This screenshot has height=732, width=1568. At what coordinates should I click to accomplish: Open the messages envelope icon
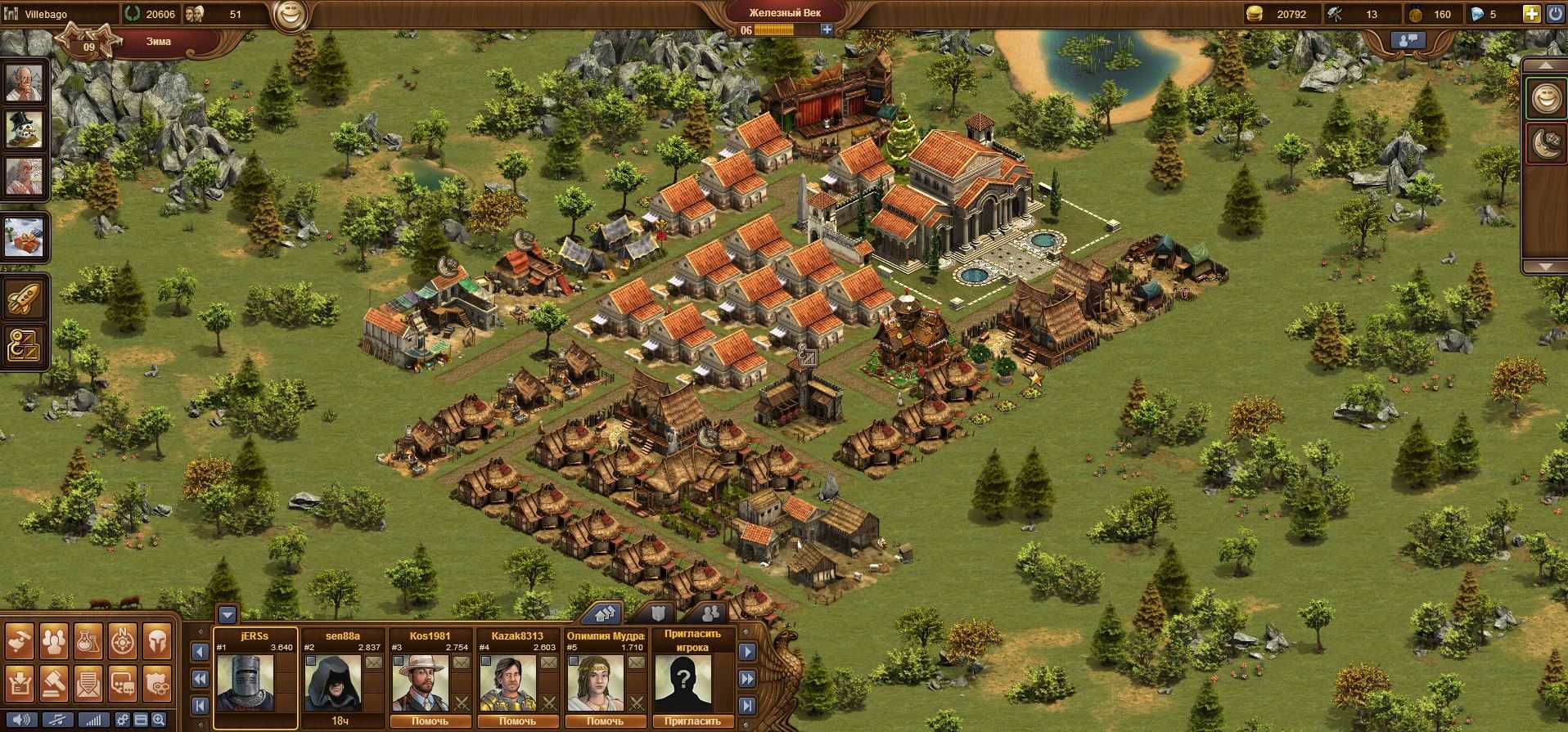click(88, 682)
